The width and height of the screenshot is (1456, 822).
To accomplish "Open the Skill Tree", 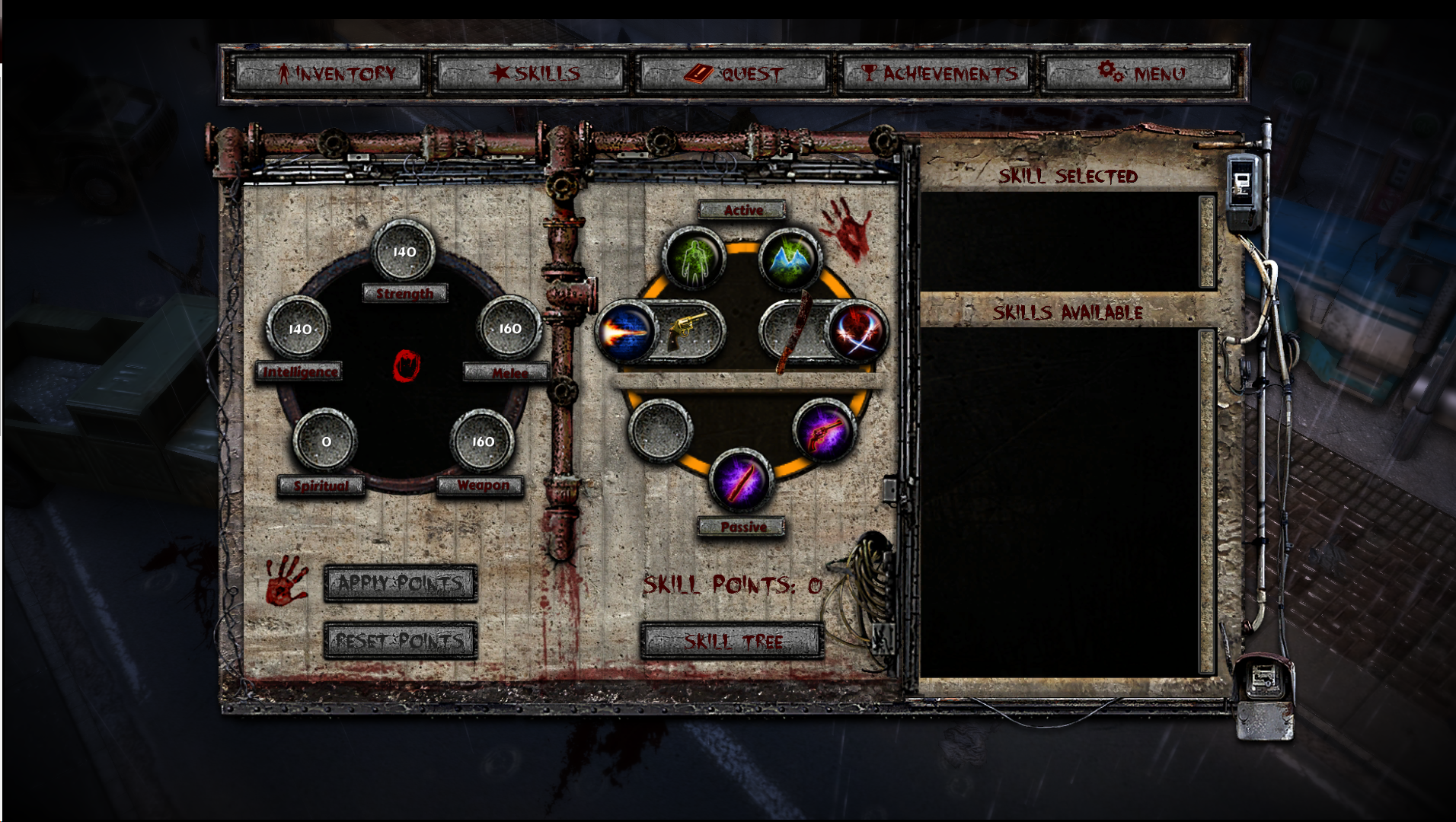I will tap(733, 642).
